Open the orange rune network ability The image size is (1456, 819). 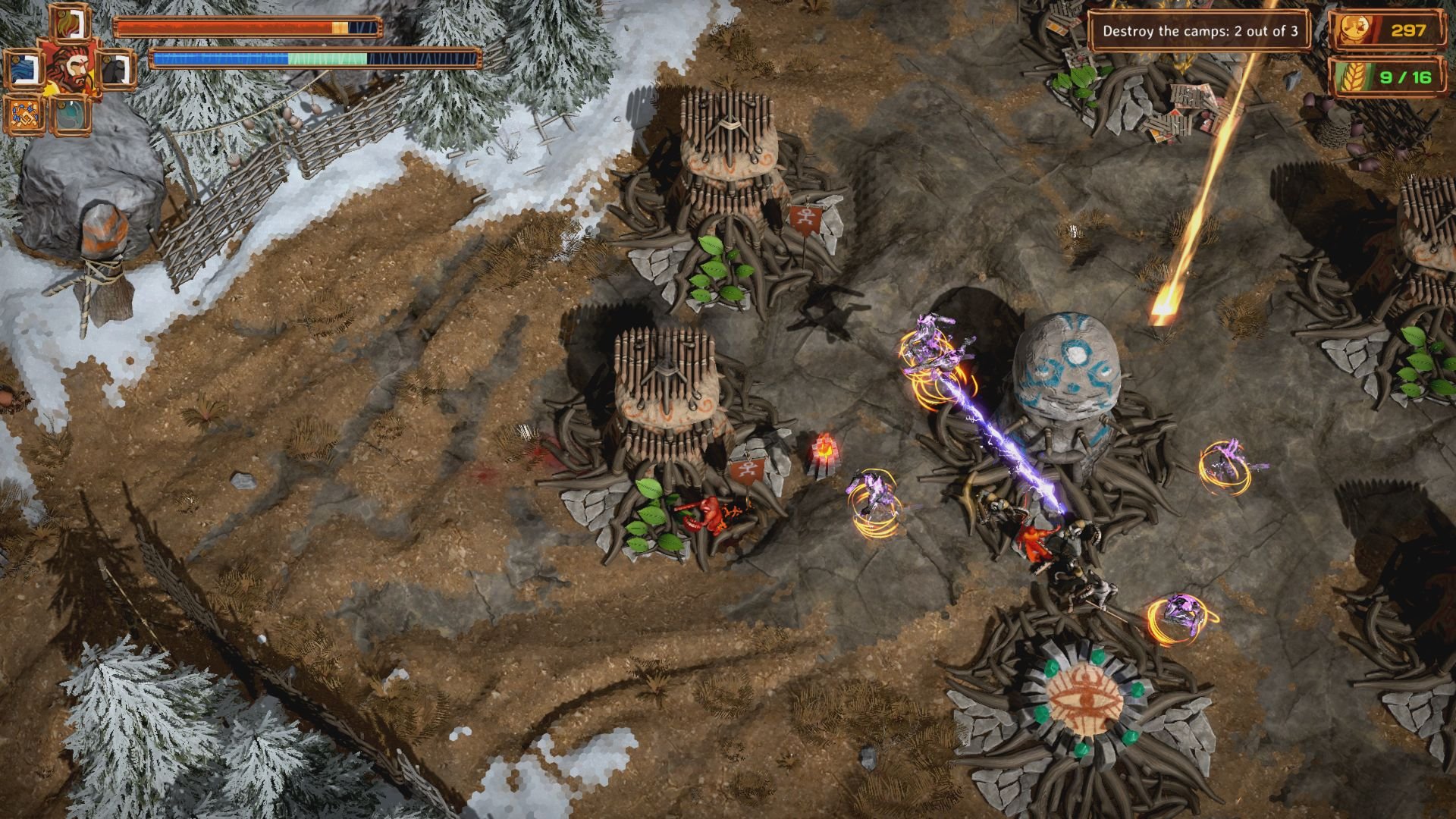24,114
